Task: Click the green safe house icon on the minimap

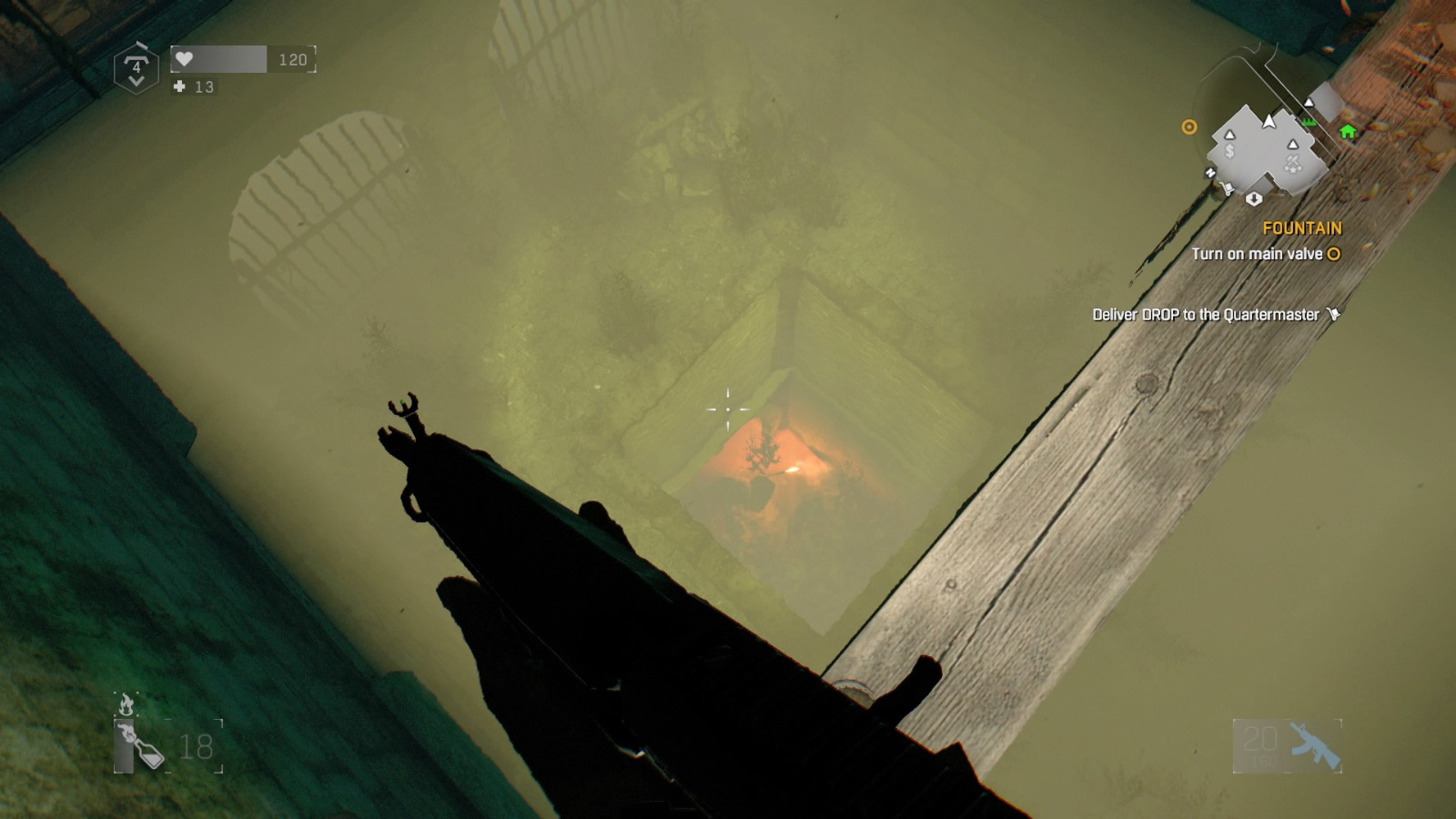Action: [x=1348, y=132]
